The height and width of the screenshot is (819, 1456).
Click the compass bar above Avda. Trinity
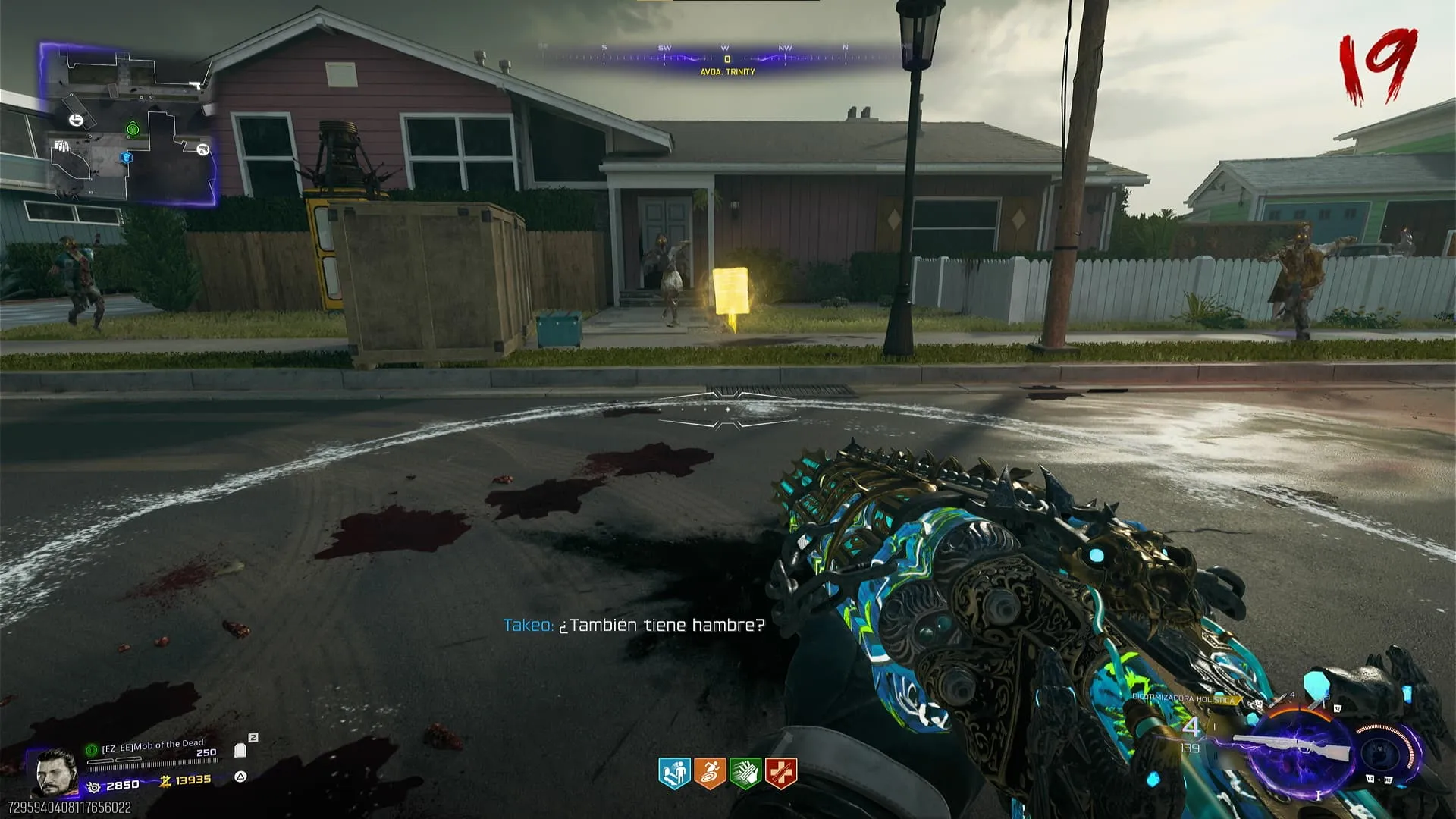726,56
